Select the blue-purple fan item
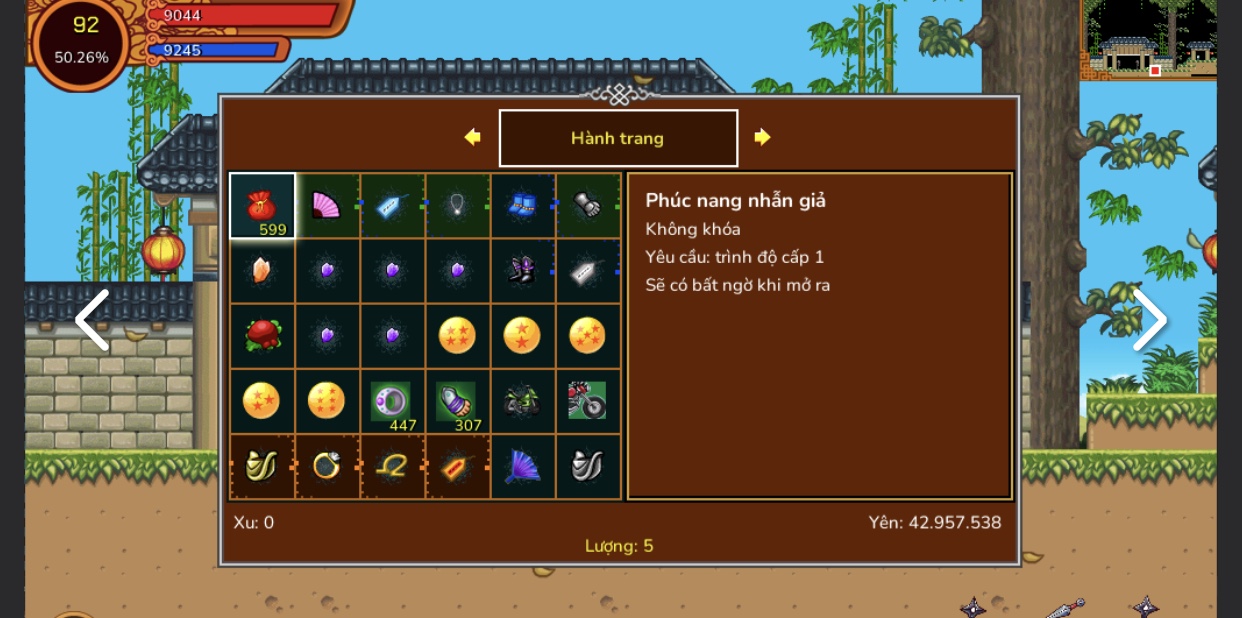This screenshot has height=618, width=1242. pos(522,466)
